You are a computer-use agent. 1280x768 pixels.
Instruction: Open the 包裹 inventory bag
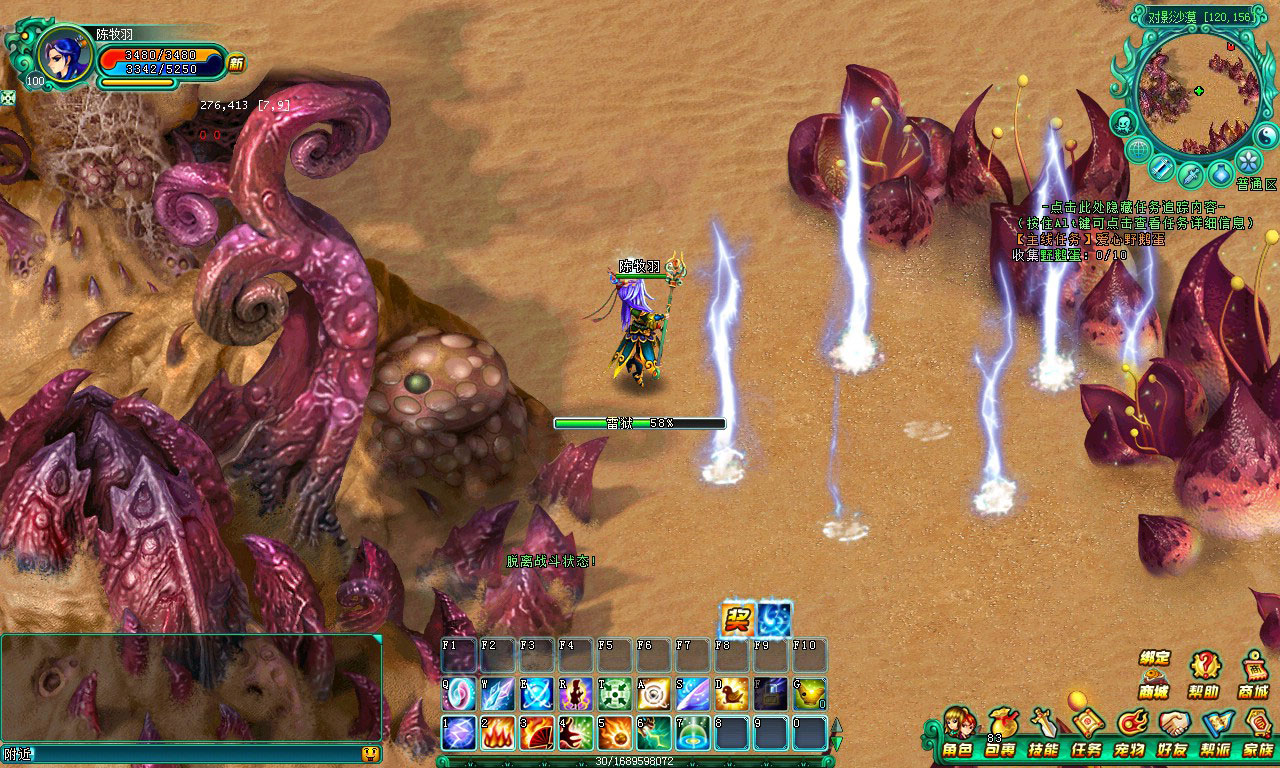click(1000, 732)
